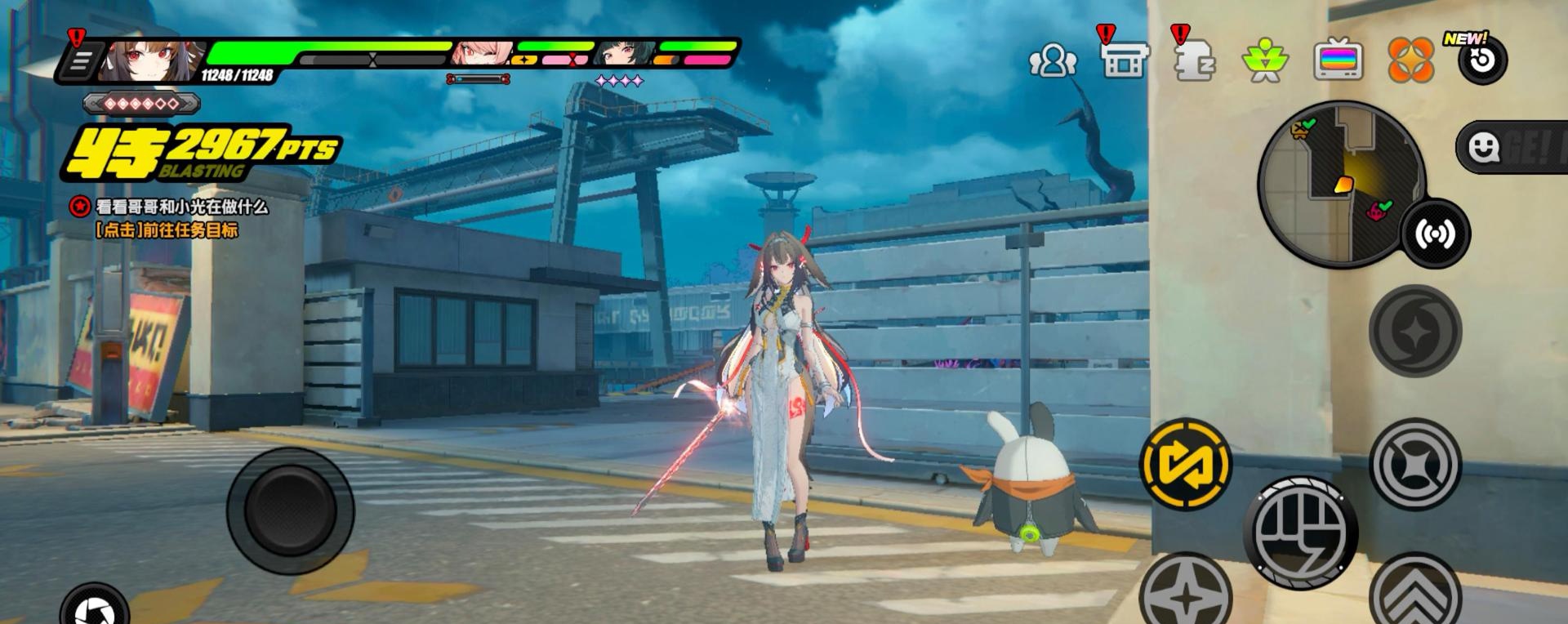Open the green figure event icon

click(x=1264, y=60)
